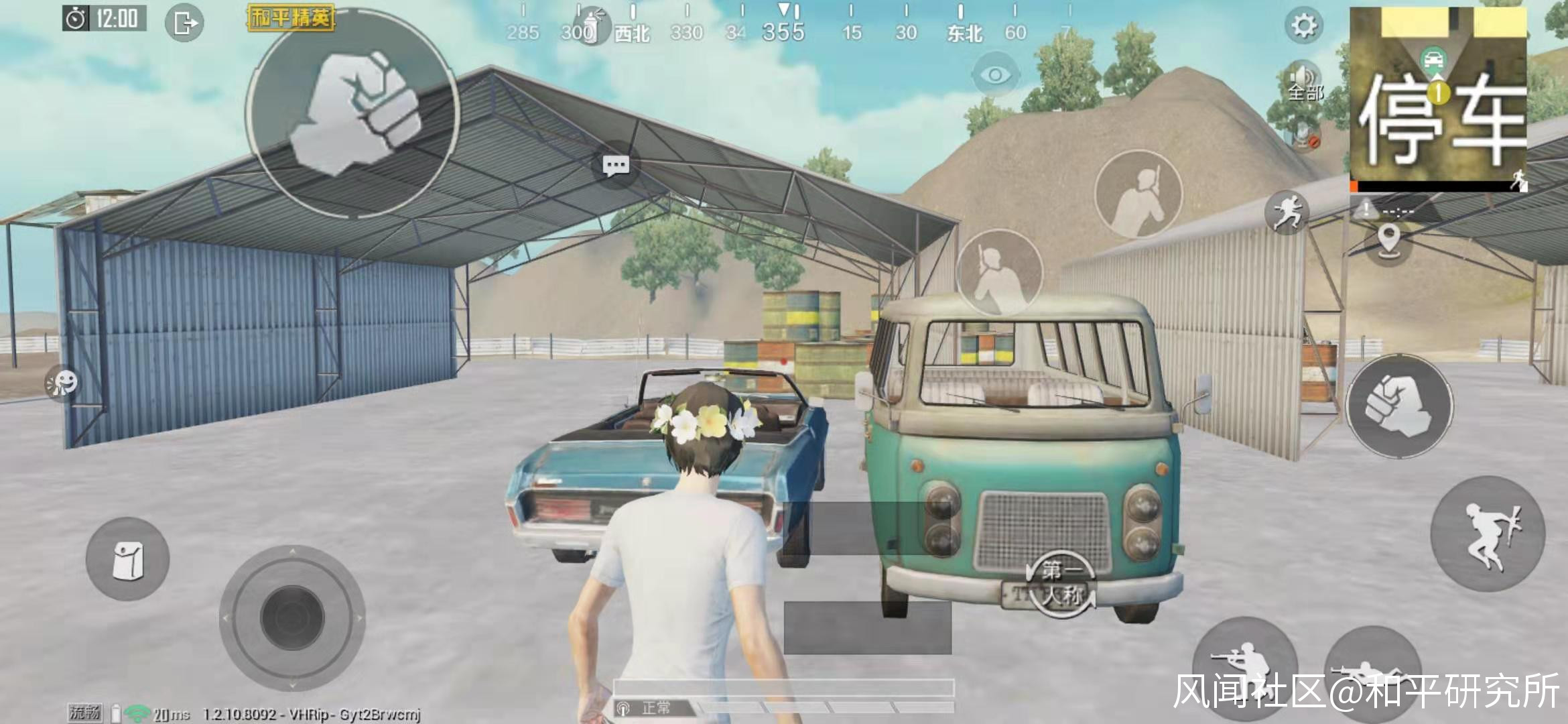Tap the large fist attack button
The image size is (1568, 724).
coord(353,113)
